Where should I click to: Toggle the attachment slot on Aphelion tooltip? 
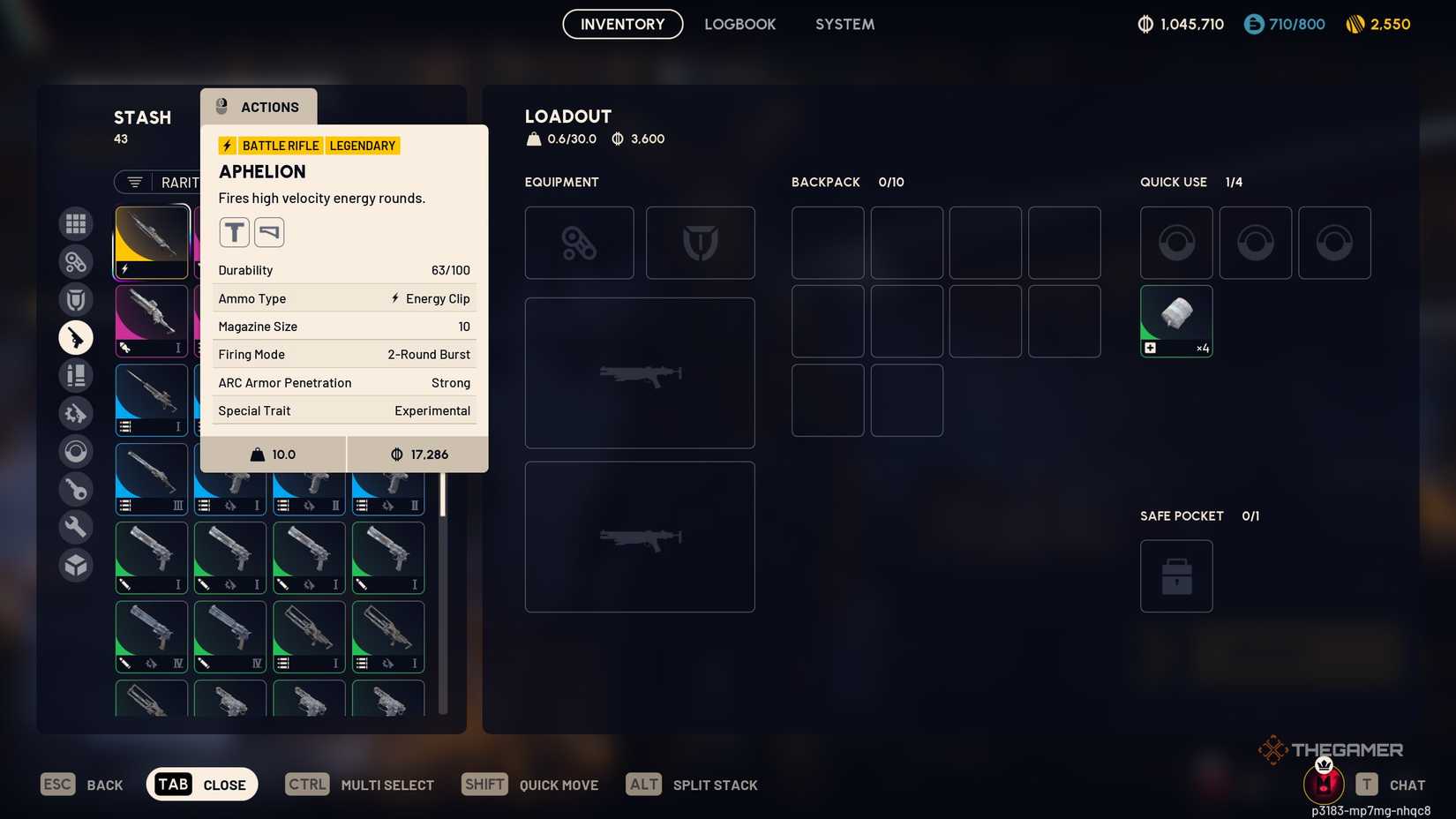[x=234, y=231]
